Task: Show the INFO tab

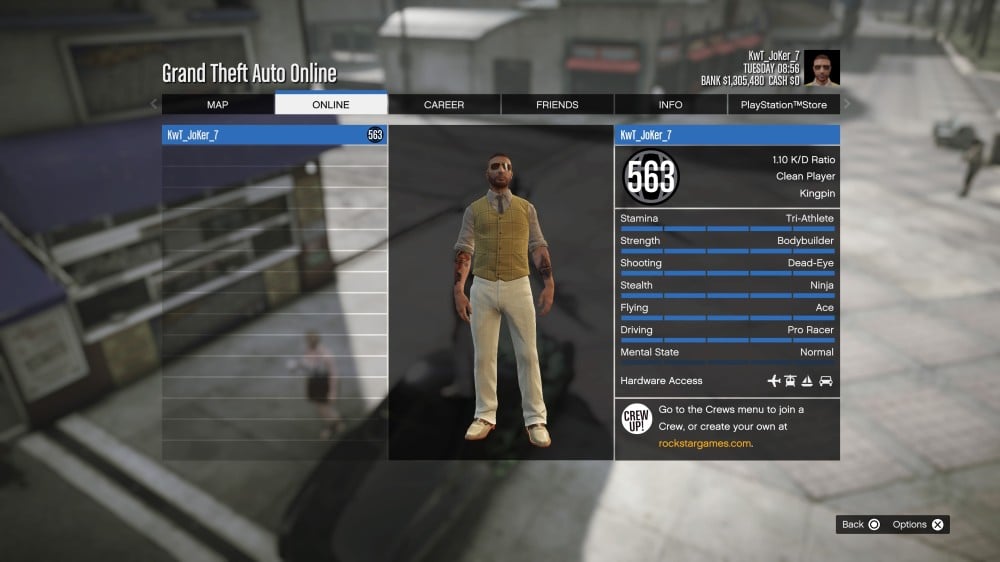Action: pyautogui.click(x=670, y=105)
